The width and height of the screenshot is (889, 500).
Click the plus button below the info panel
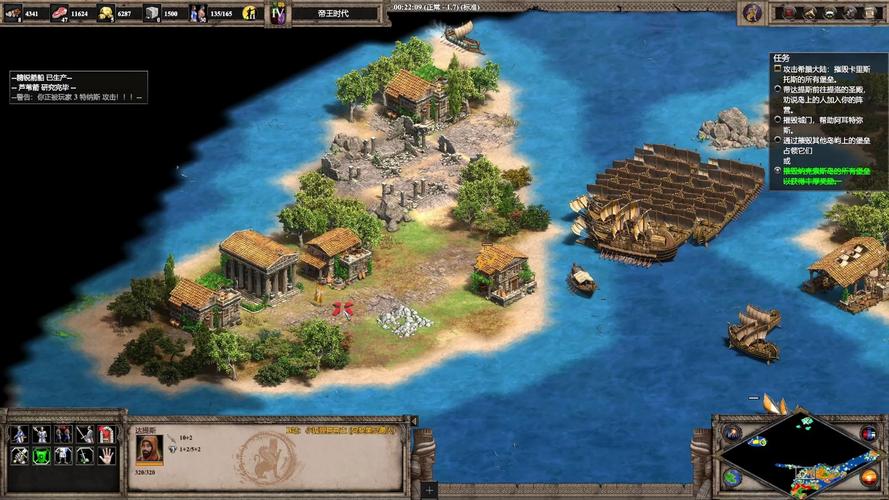pos(429,491)
